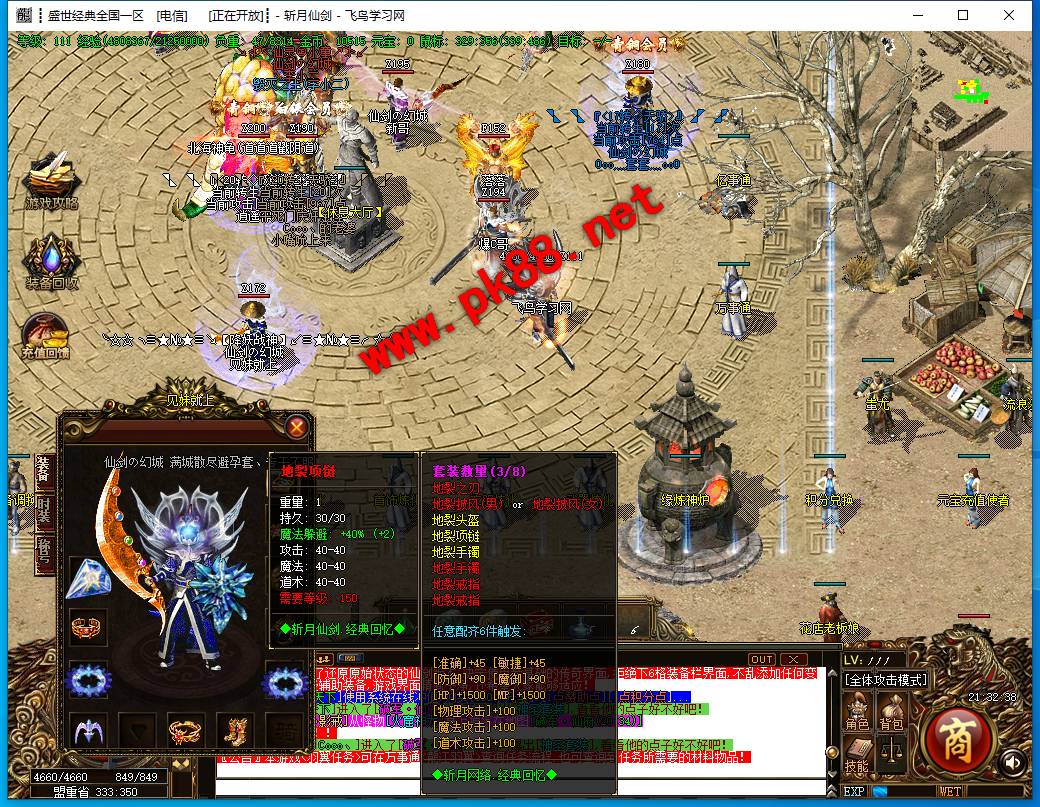Select the 装备 equipment tab
The width and height of the screenshot is (1040, 807).
coord(44,469)
